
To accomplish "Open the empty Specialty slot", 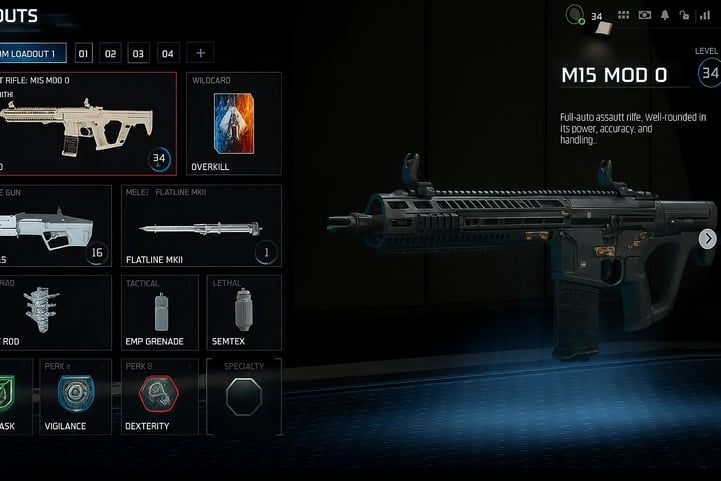I will coord(244,397).
